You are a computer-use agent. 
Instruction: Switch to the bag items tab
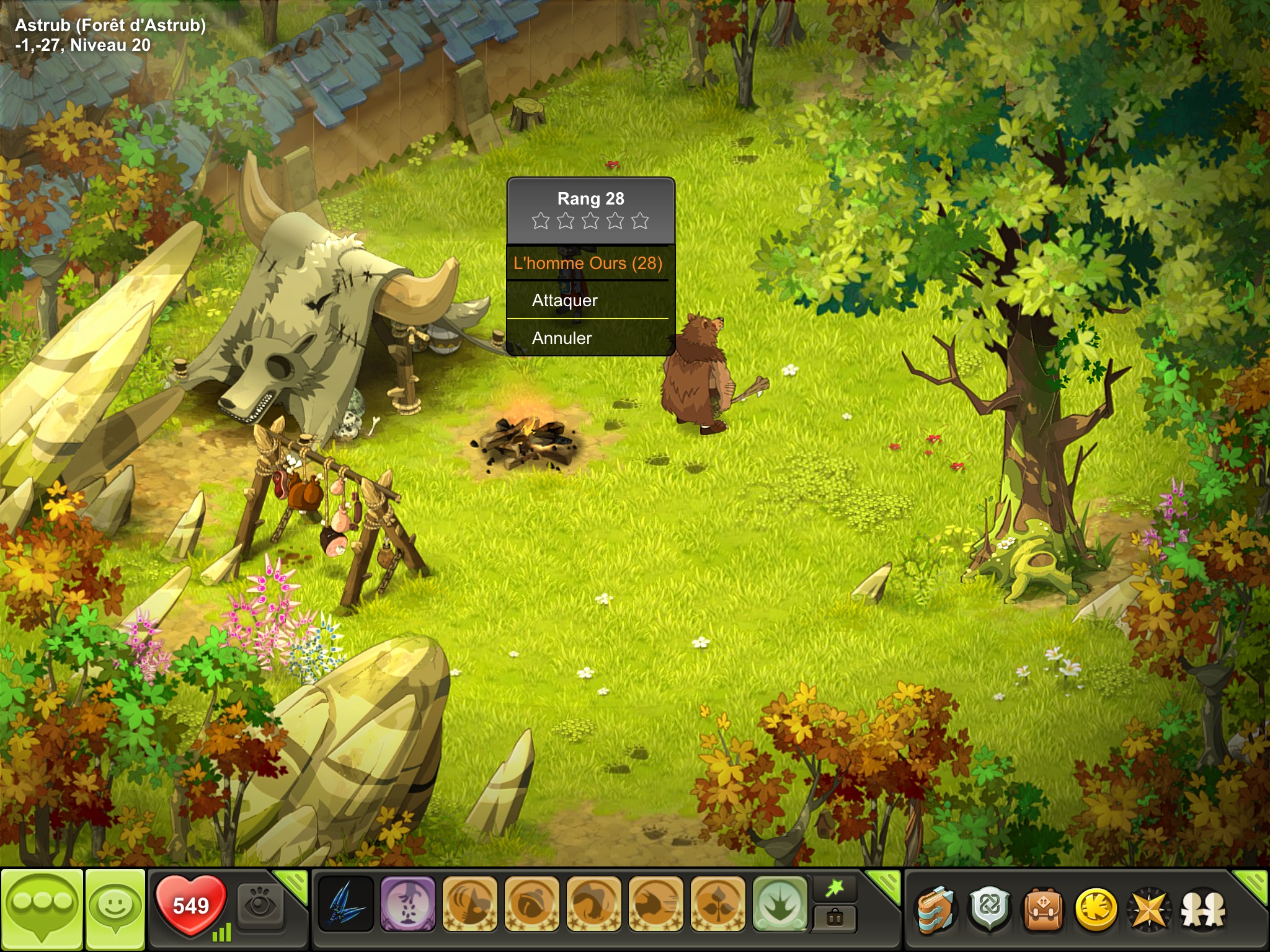[x=835, y=918]
